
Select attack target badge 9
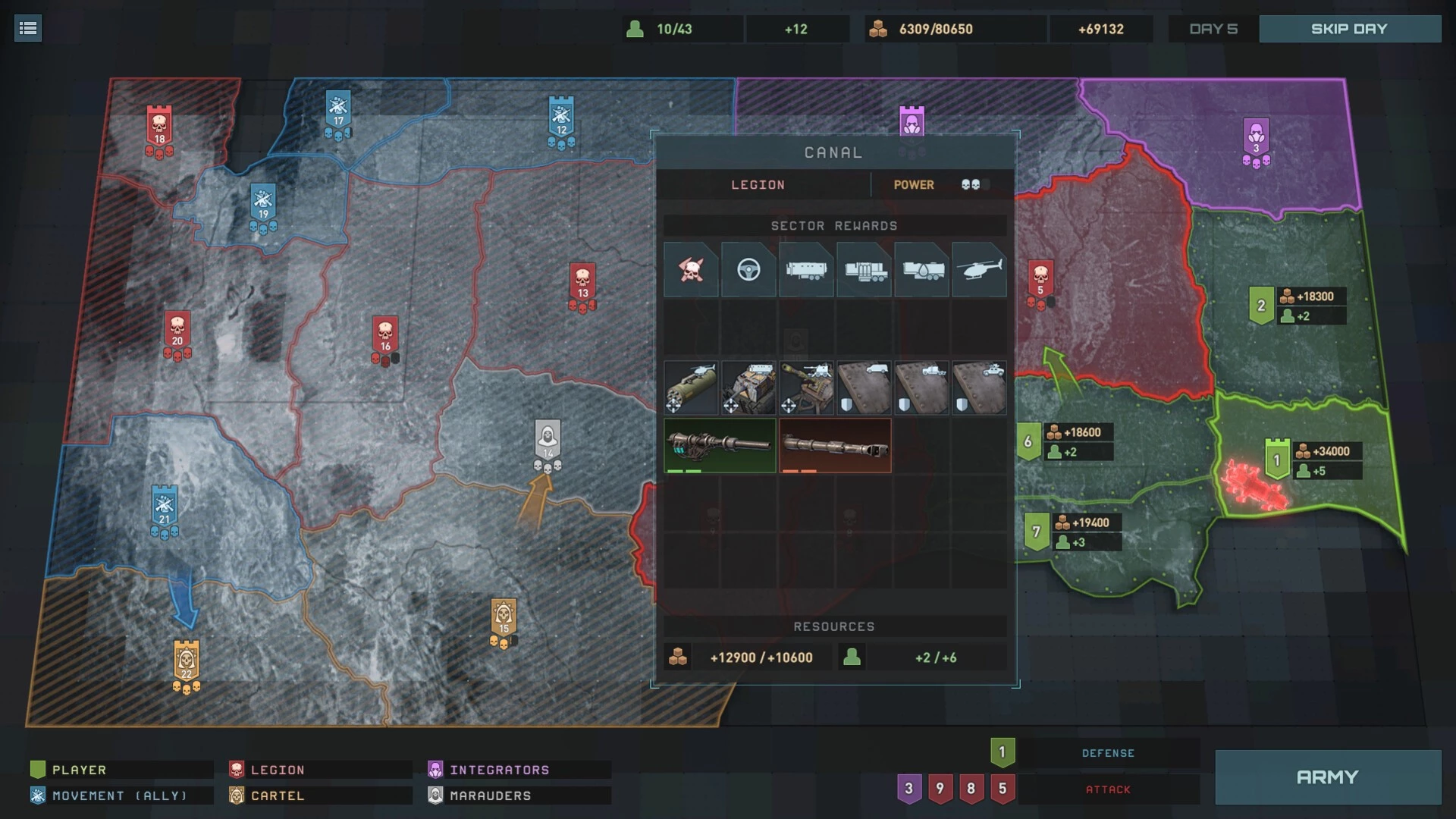click(940, 789)
